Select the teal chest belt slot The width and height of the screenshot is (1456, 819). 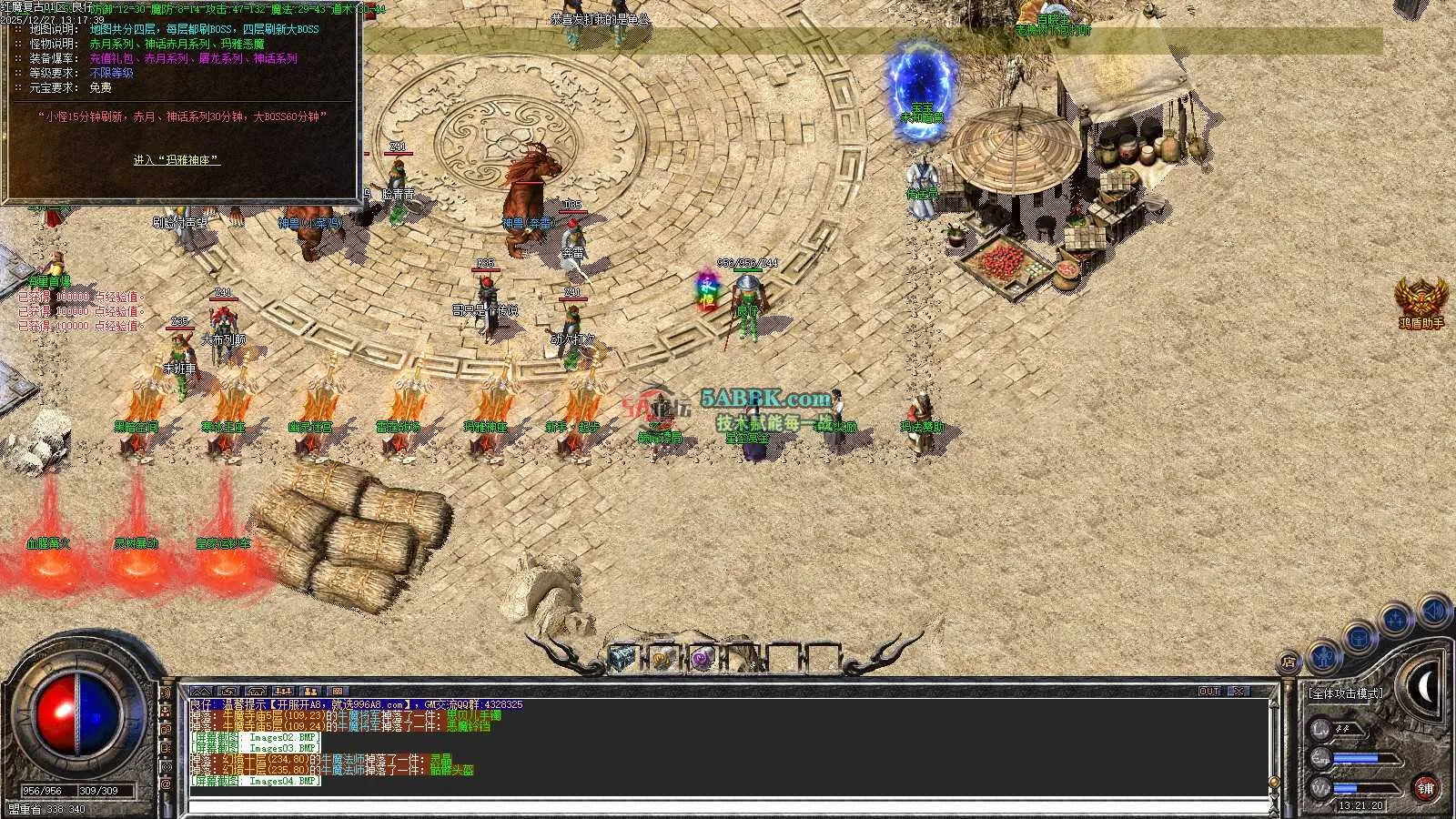[622, 657]
